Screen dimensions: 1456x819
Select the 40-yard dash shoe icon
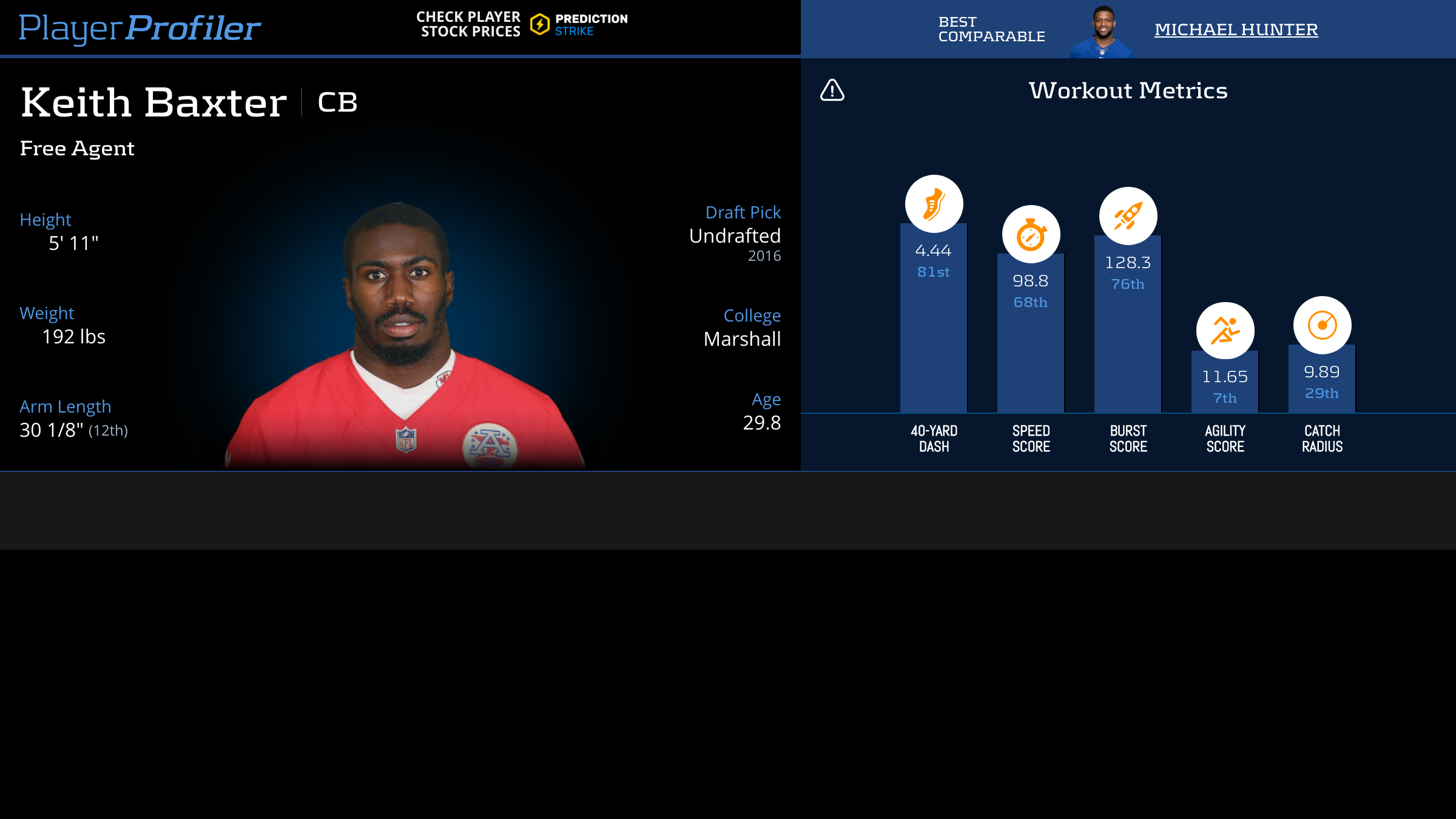click(934, 204)
